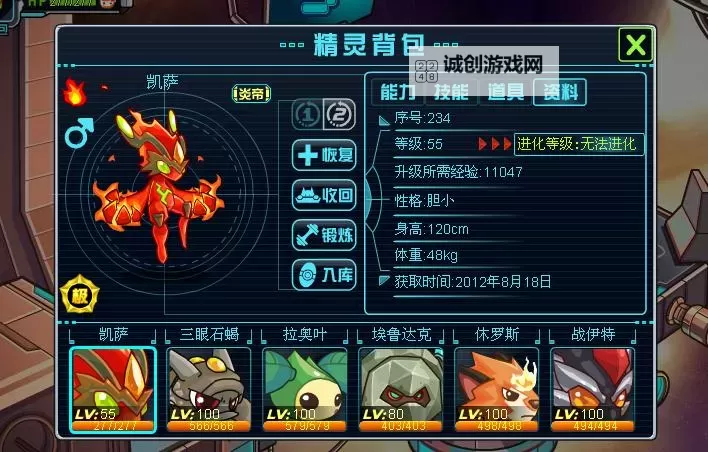The height and width of the screenshot is (452, 708).
Task: Click the 恢复 heal button
Action: click(324, 155)
